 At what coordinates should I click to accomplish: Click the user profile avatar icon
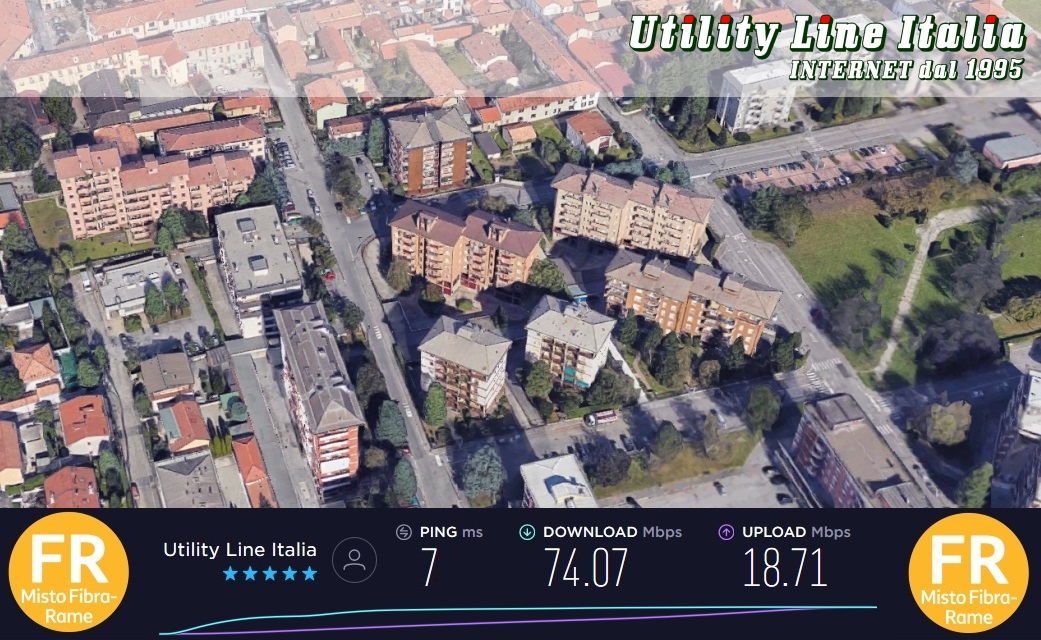(x=354, y=560)
